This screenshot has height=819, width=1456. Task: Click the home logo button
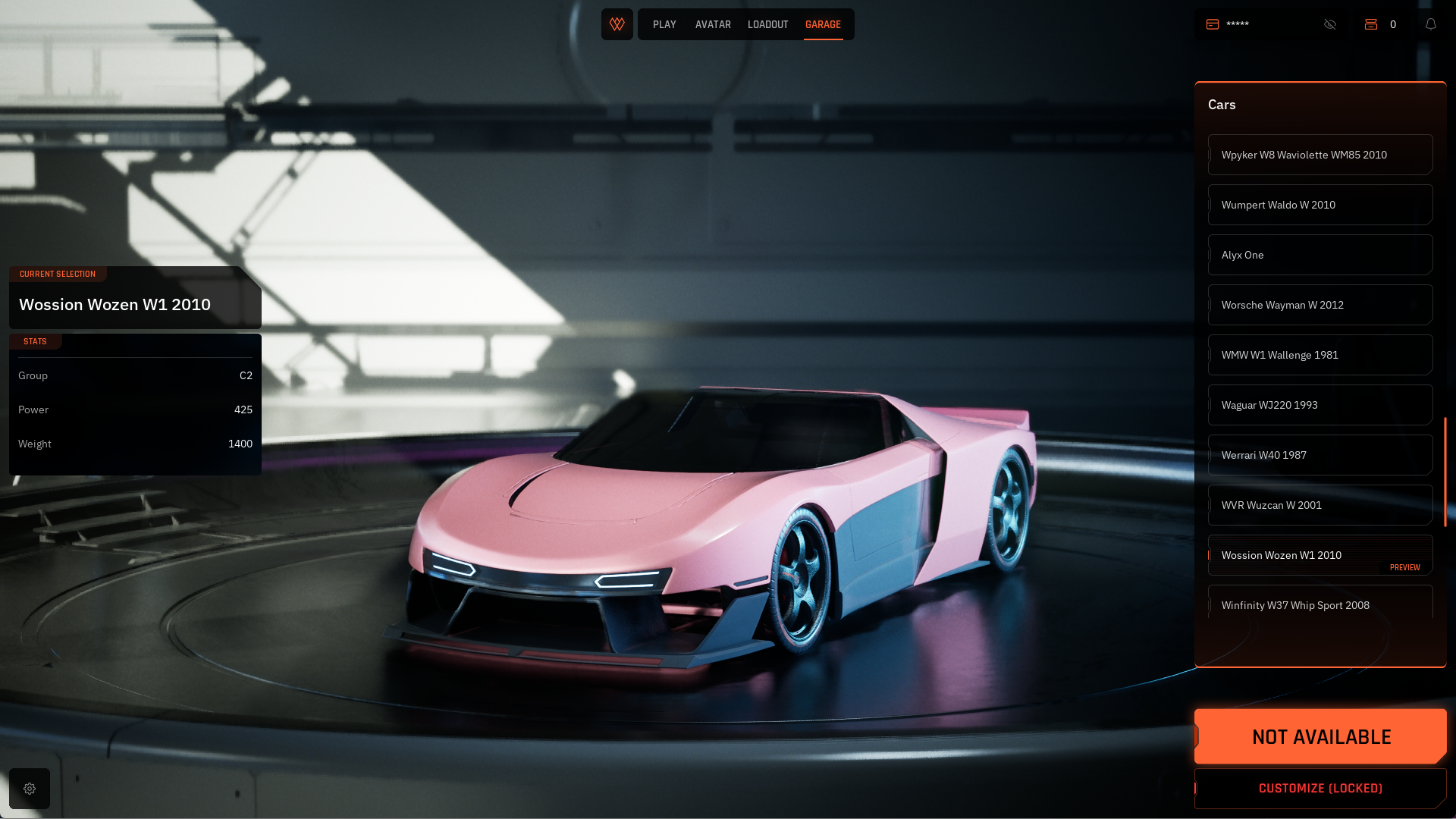click(x=617, y=24)
